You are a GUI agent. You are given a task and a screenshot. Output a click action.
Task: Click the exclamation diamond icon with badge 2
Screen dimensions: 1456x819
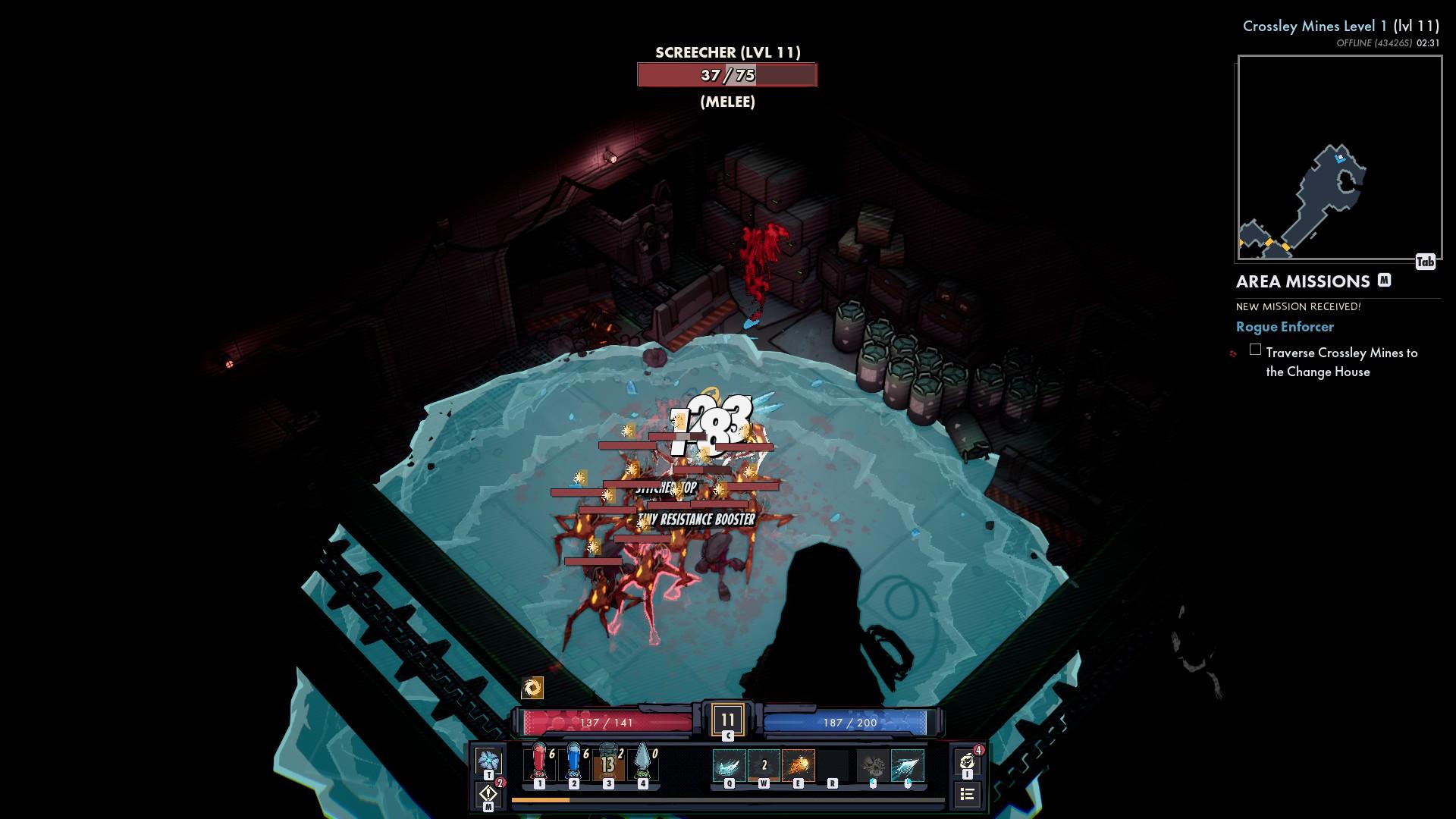click(x=489, y=794)
